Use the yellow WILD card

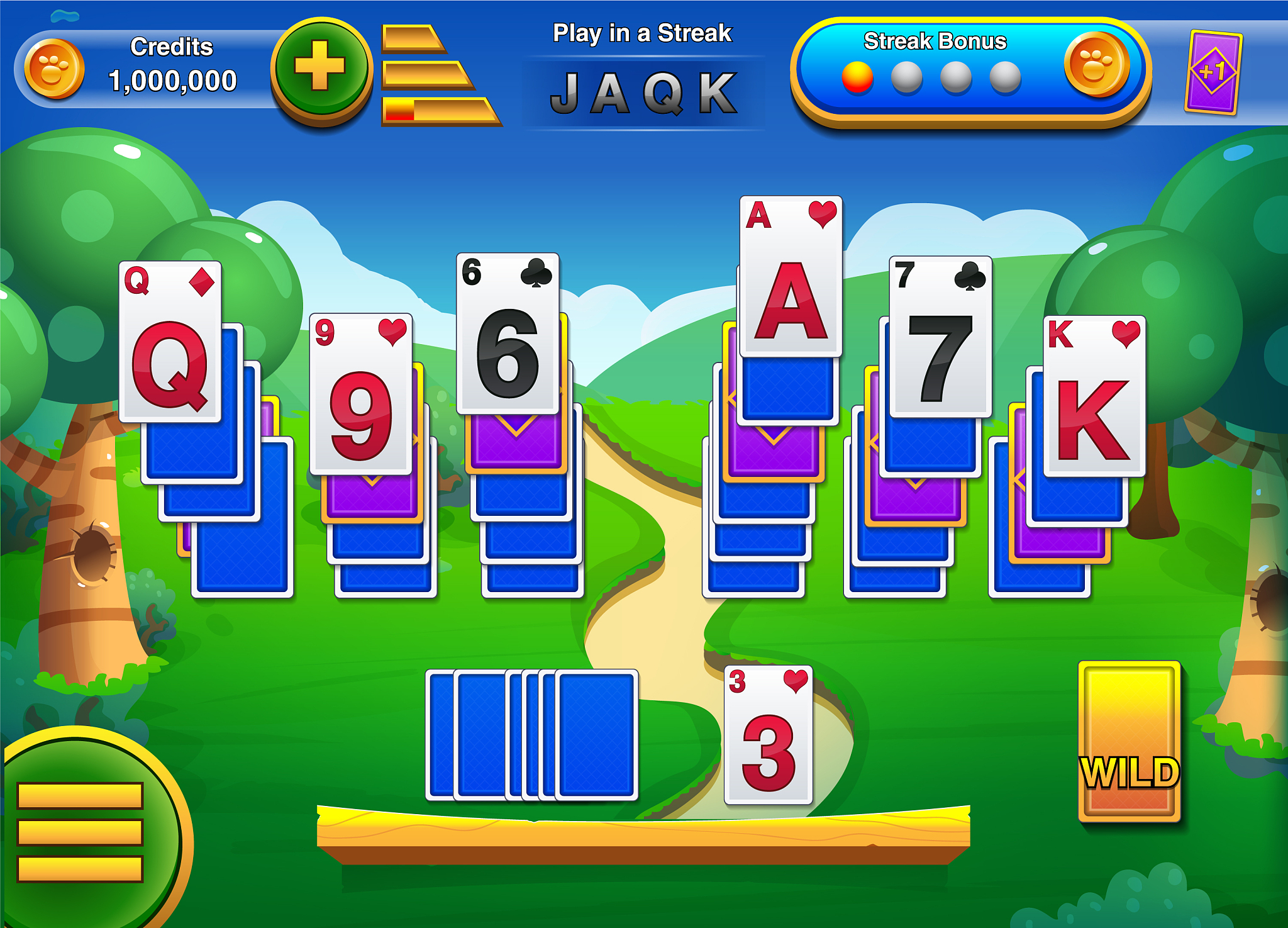tap(1129, 741)
